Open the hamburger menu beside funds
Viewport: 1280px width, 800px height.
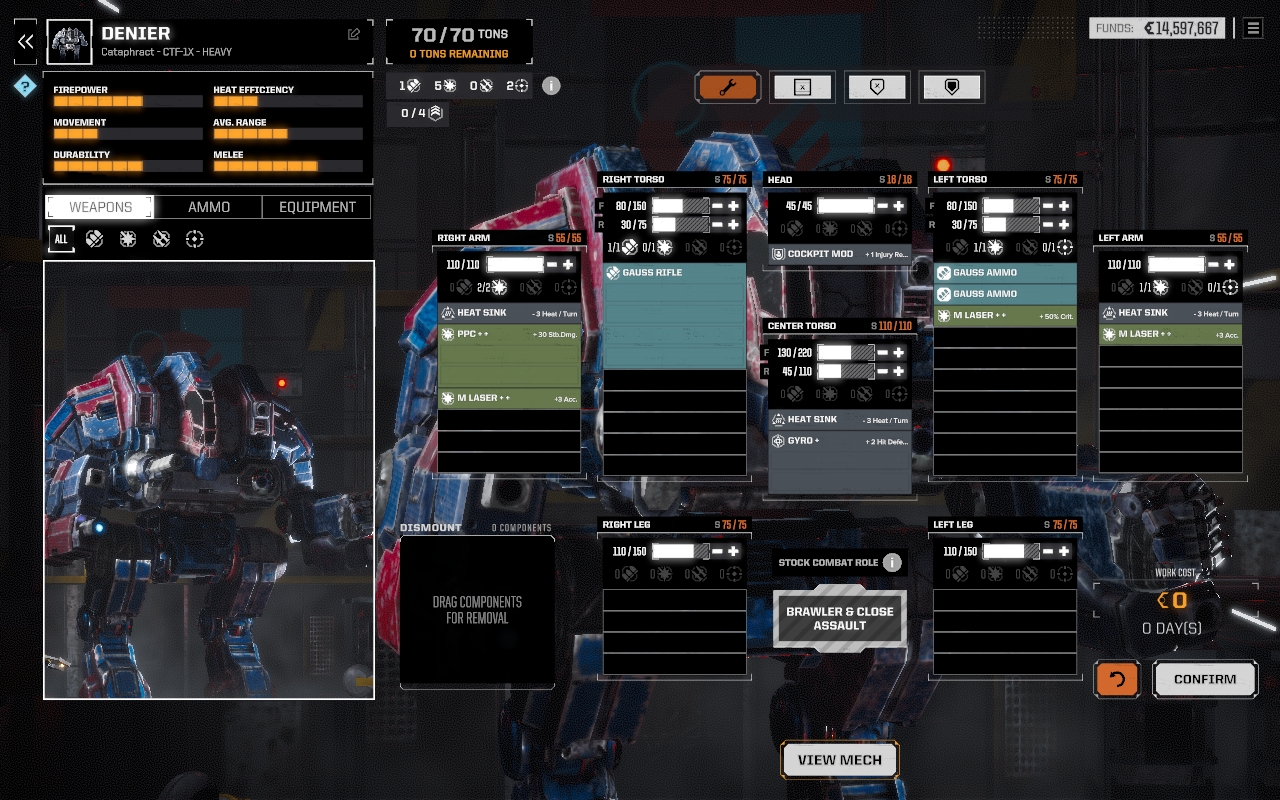click(x=1252, y=28)
